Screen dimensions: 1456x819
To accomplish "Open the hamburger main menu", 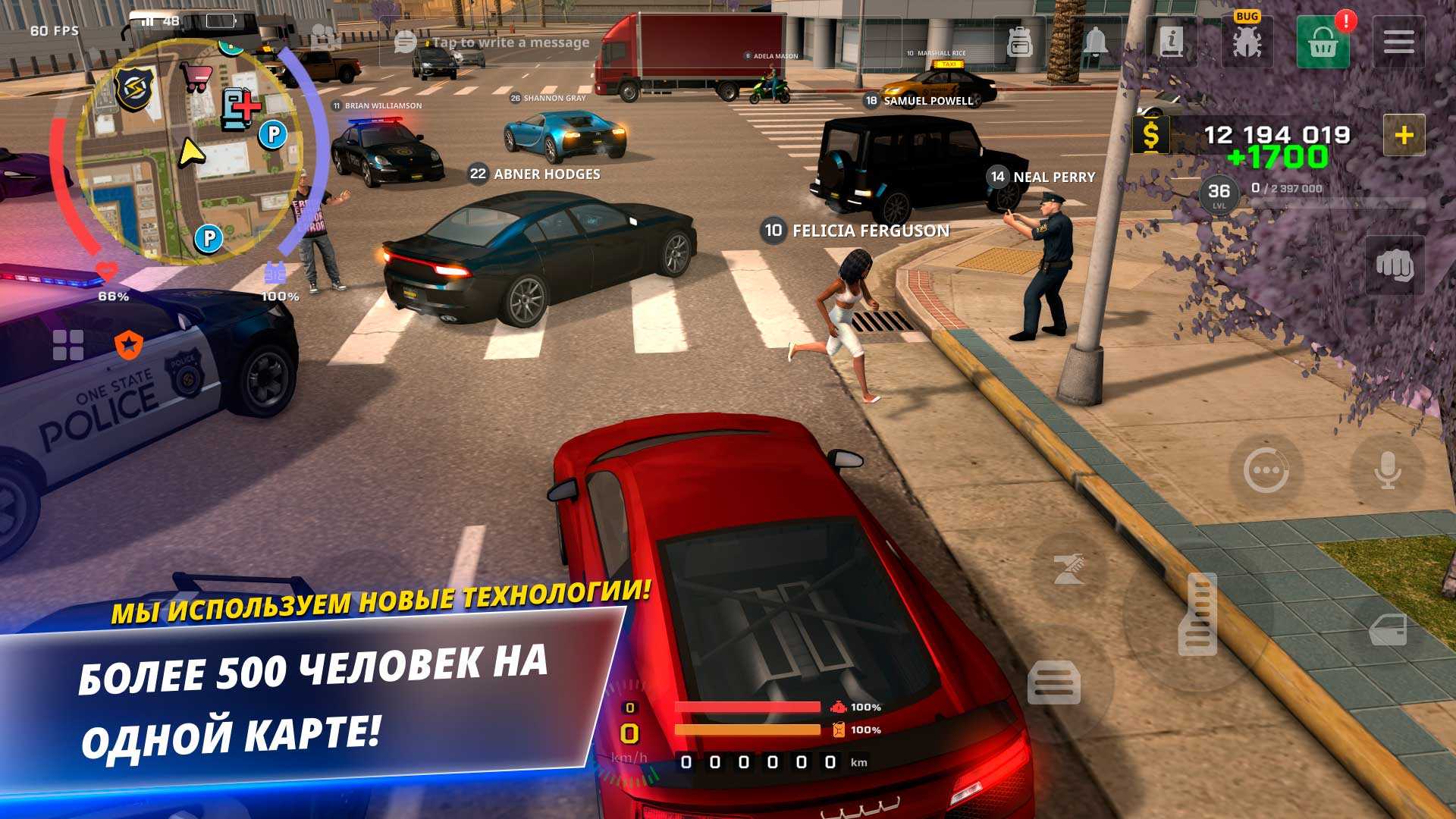I will [x=1398, y=42].
